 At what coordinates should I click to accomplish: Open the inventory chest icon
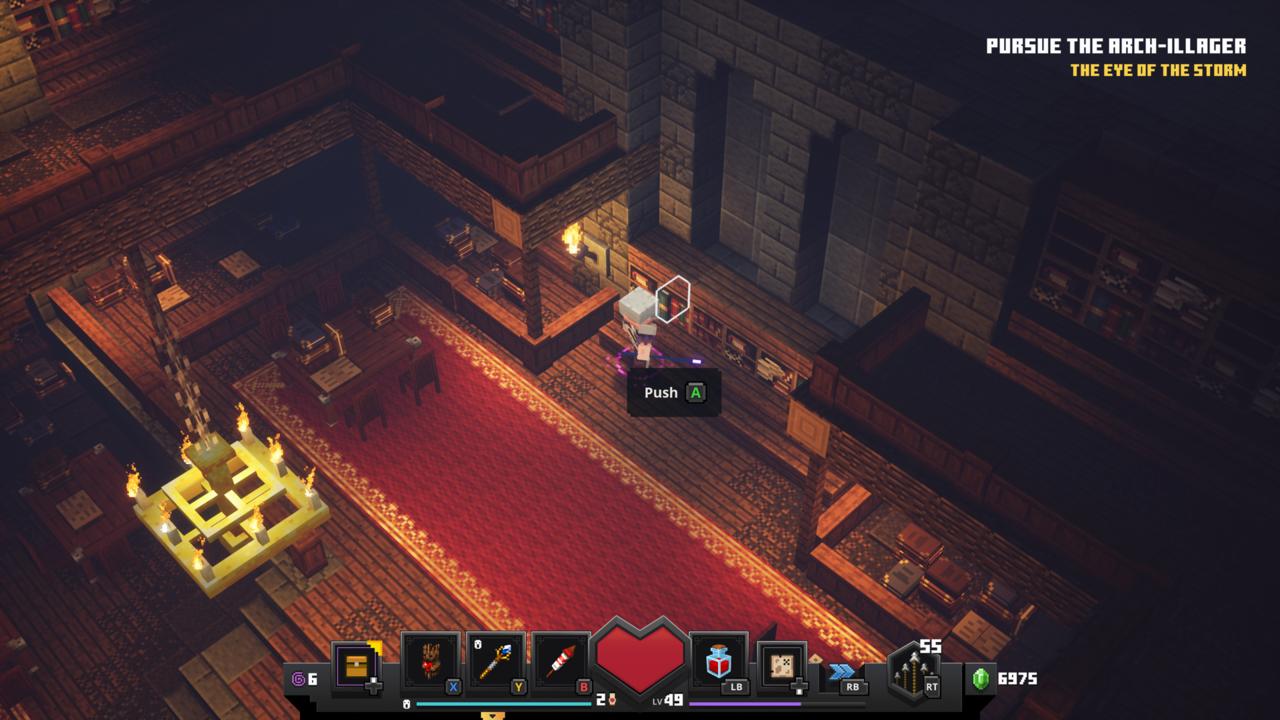tap(357, 665)
